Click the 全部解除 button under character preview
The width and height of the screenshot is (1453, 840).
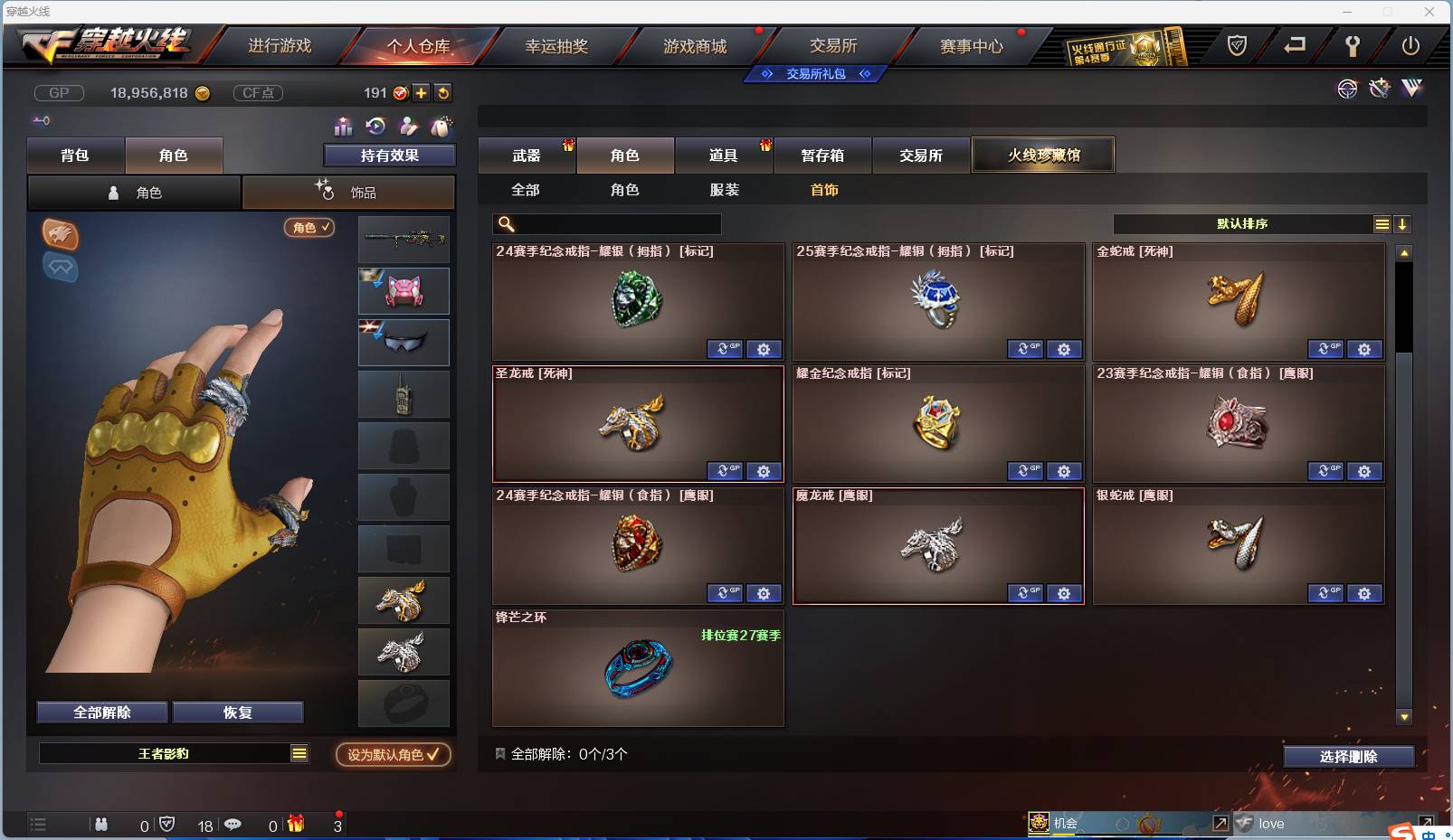pos(101,712)
